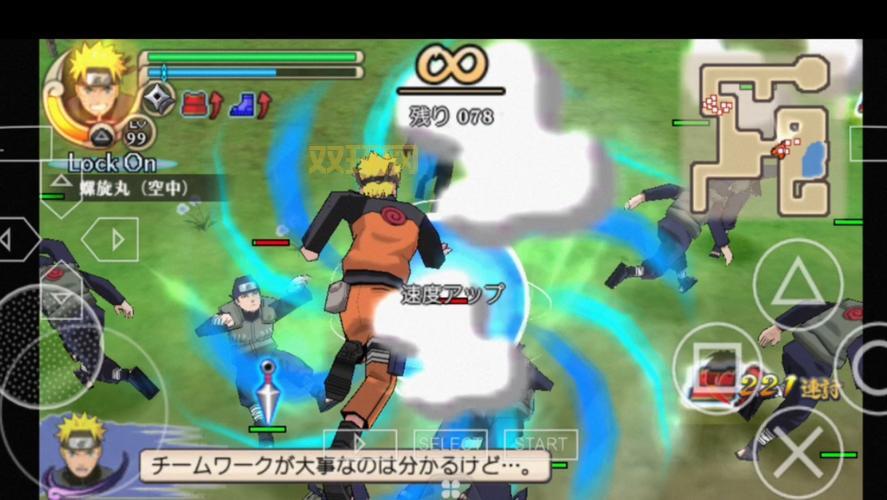This screenshot has height=500, width=887.
Task: Open the area minimap
Action: pyautogui.click(x=763, y=128)
